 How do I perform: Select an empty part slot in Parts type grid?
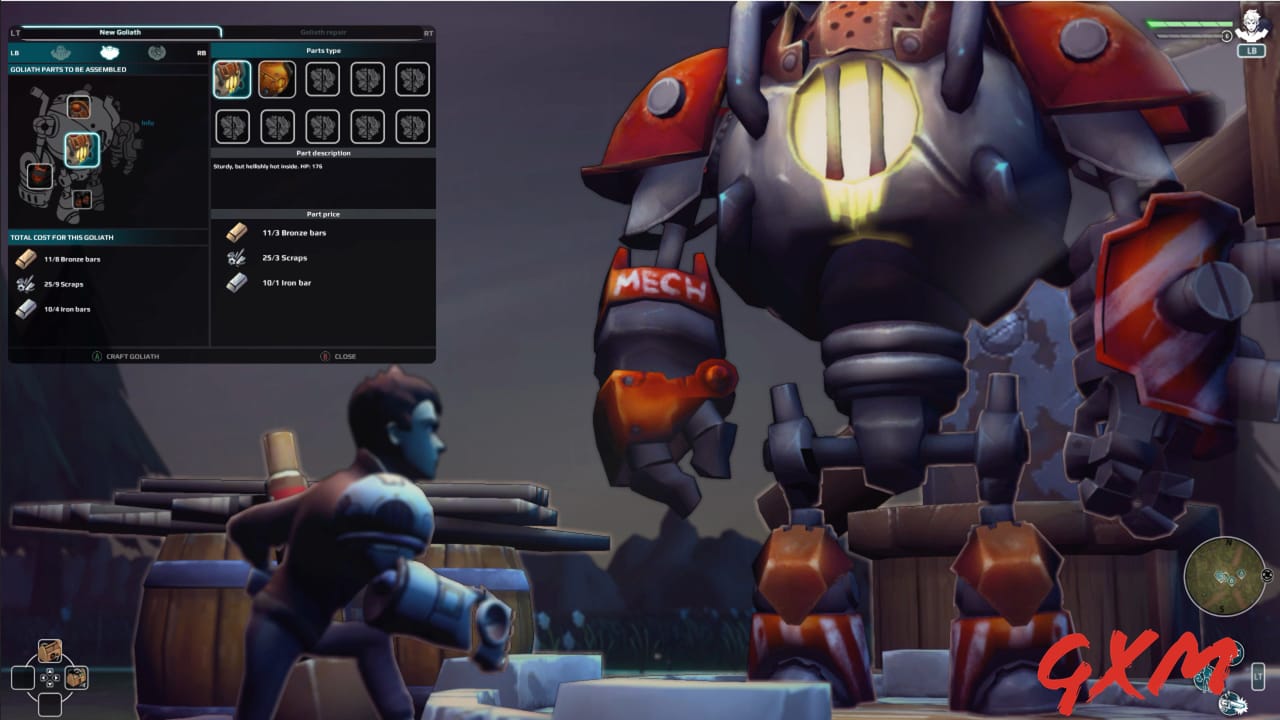pyautogui.click(x=323, y=80)
